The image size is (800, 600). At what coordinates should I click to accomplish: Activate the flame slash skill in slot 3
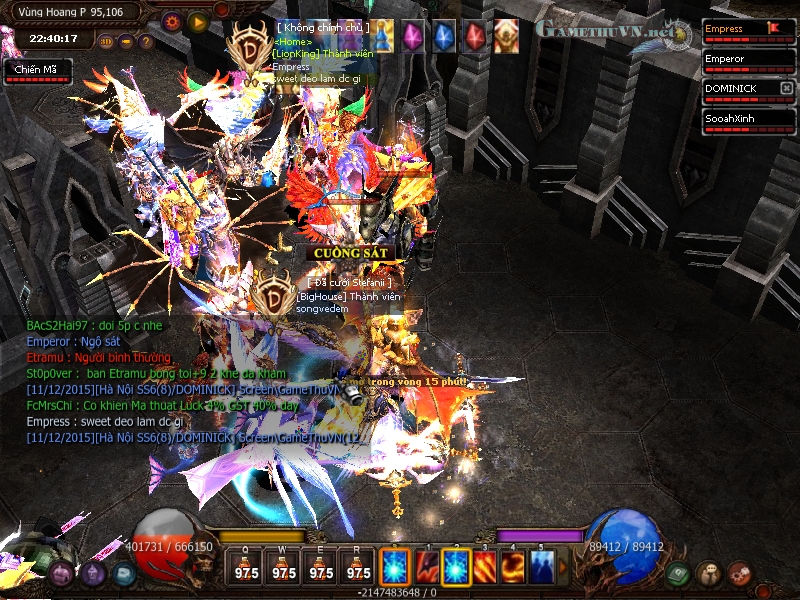485,567
